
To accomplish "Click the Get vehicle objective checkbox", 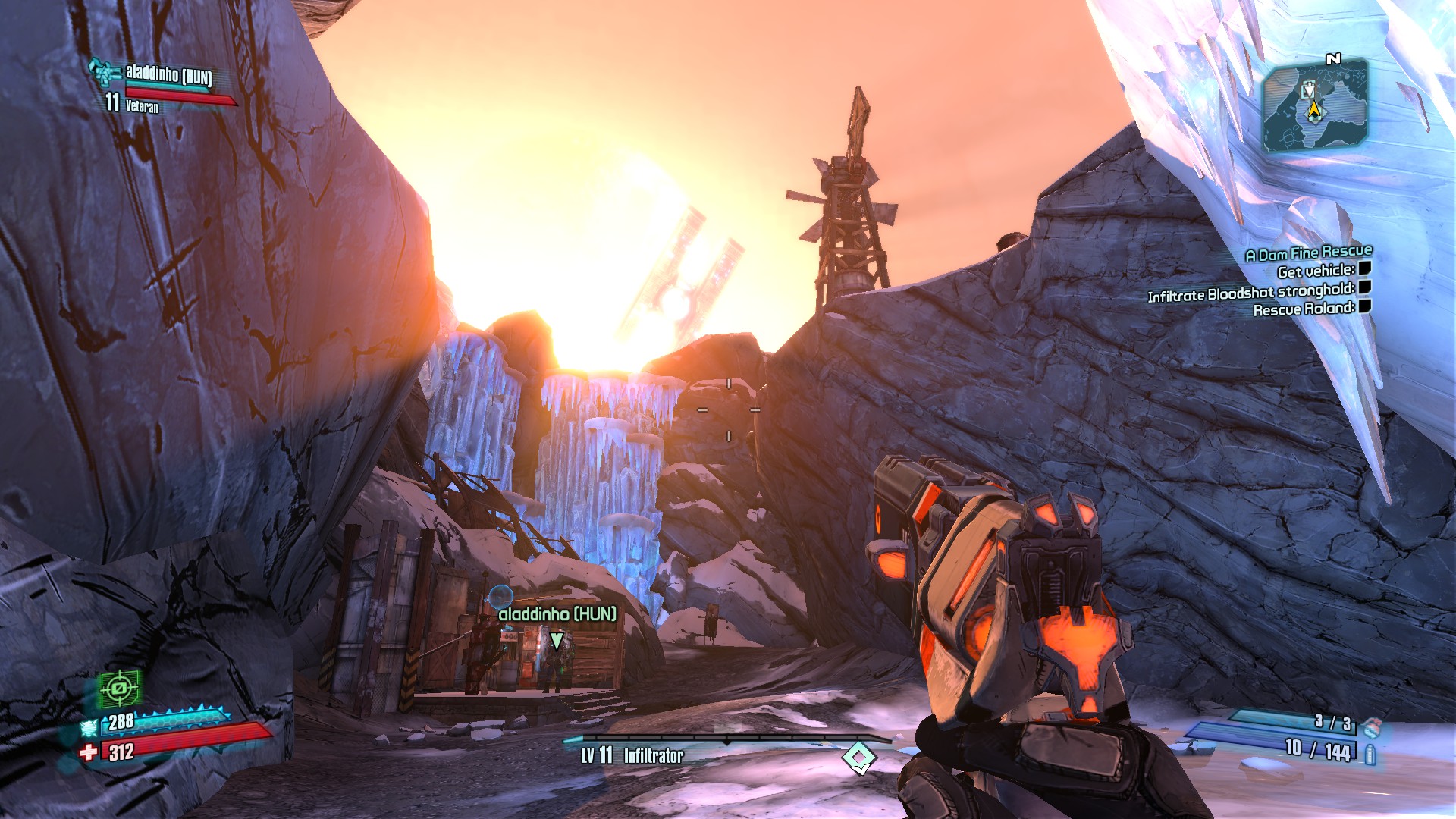I will pyautogui.click(x=1364, y=268).
